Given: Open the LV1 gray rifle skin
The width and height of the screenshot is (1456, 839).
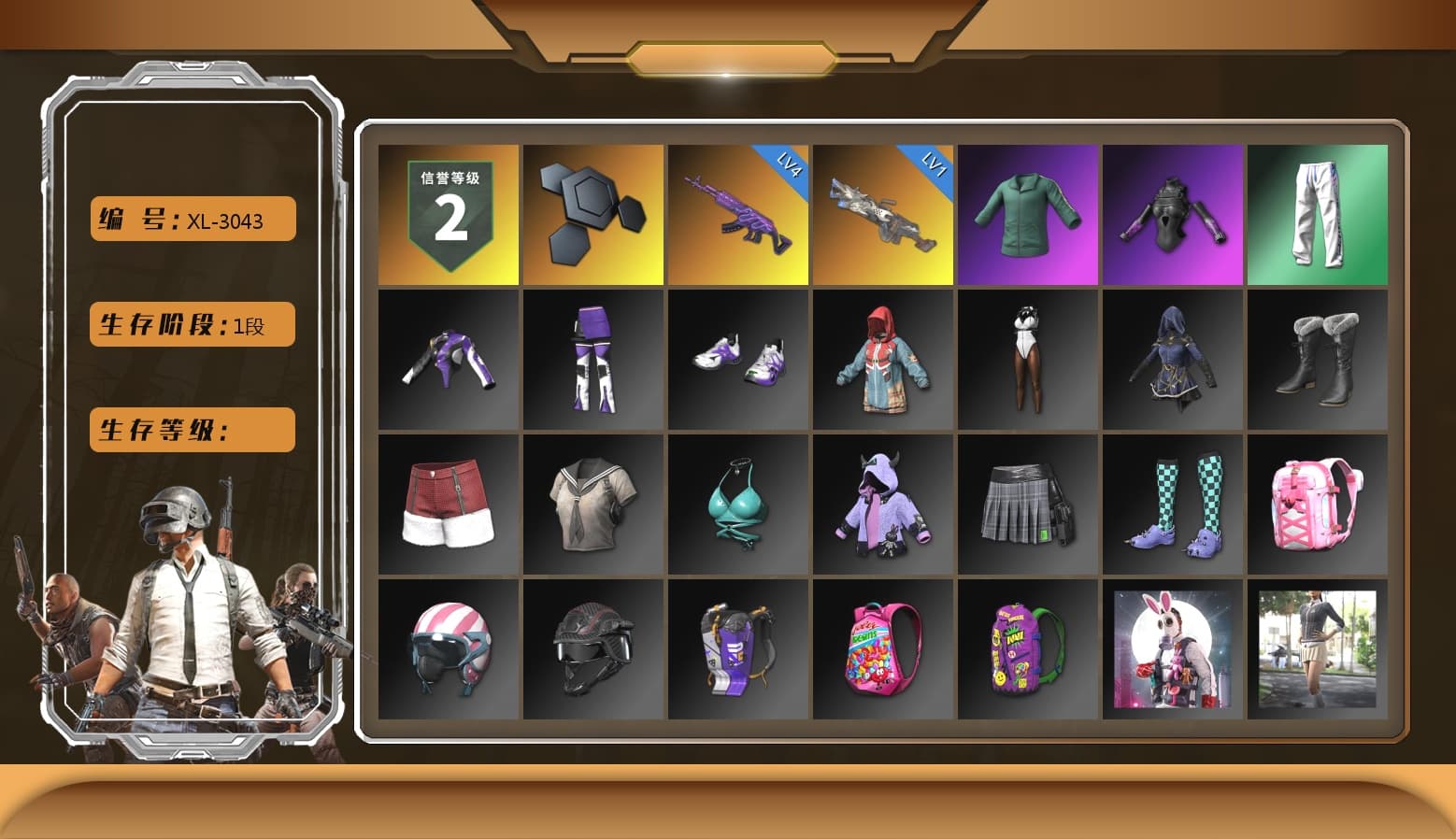Looking at the screenshot, I should tap(882, 214).
